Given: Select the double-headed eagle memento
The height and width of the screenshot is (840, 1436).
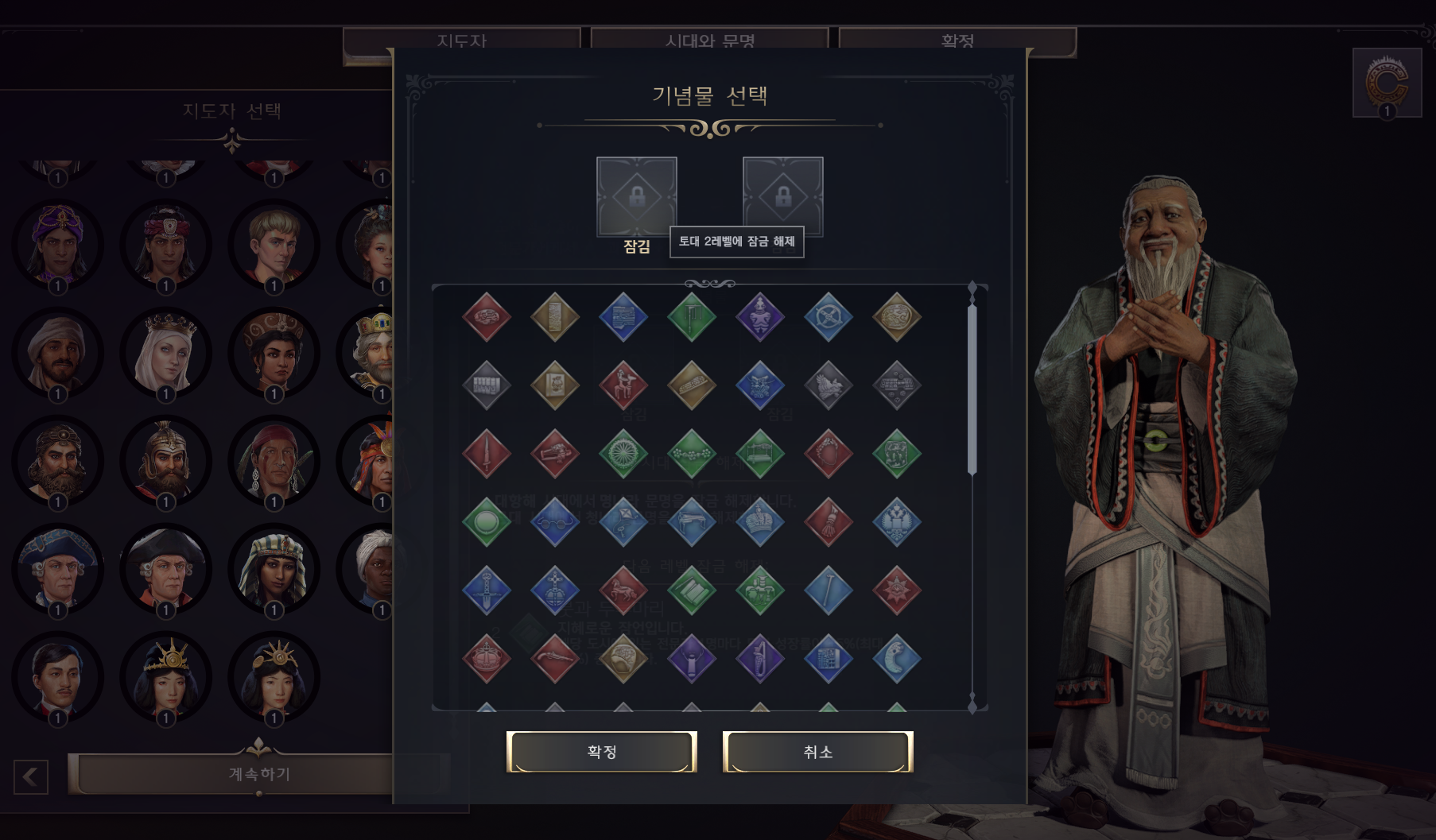Looking at the screenshot, I should coord(896,522).
